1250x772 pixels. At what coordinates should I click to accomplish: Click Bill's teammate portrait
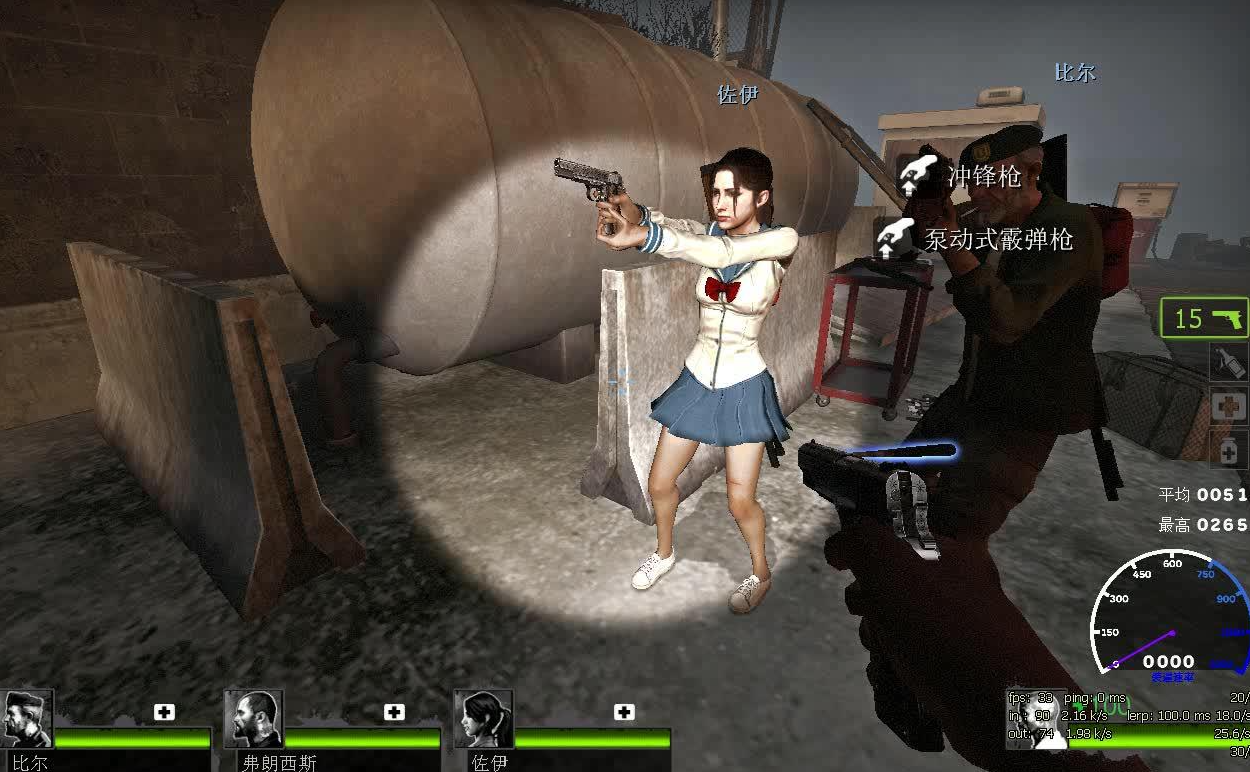27,718
